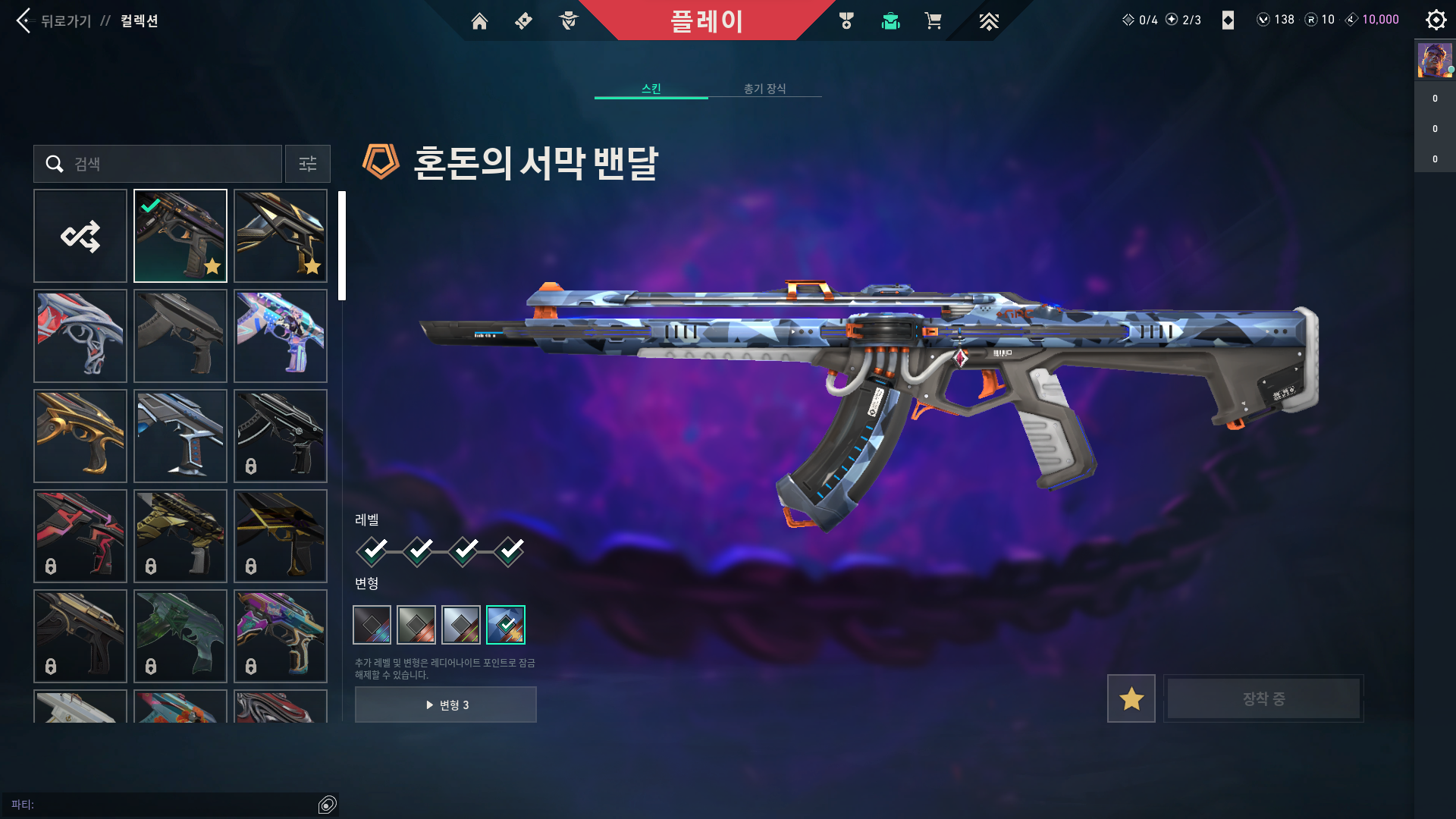Viewport: 1456px width, 819px height.
Task: Select the checked blue variant swatch
Action: click(x=506, y=625)
